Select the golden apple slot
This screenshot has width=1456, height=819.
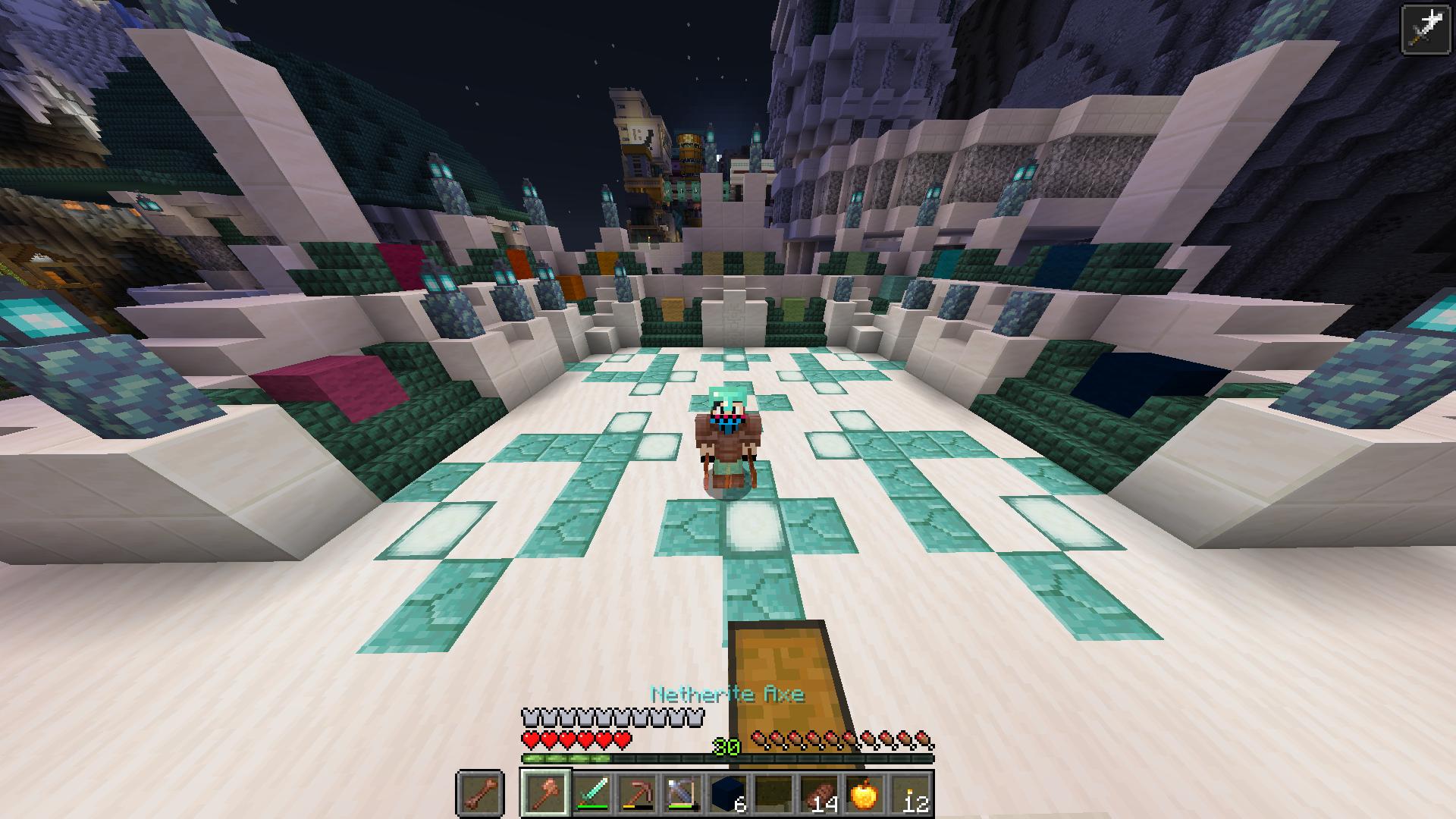pos(863,794)
